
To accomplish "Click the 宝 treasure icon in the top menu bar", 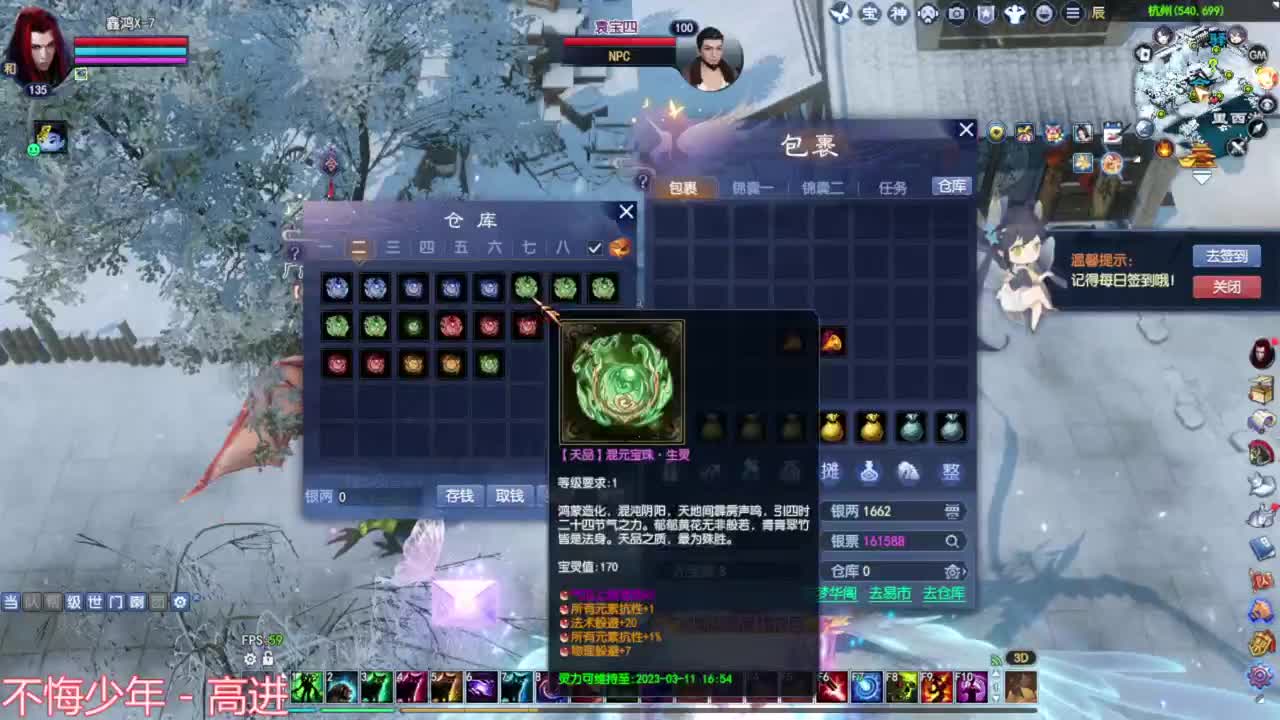I will click(873, 13).
